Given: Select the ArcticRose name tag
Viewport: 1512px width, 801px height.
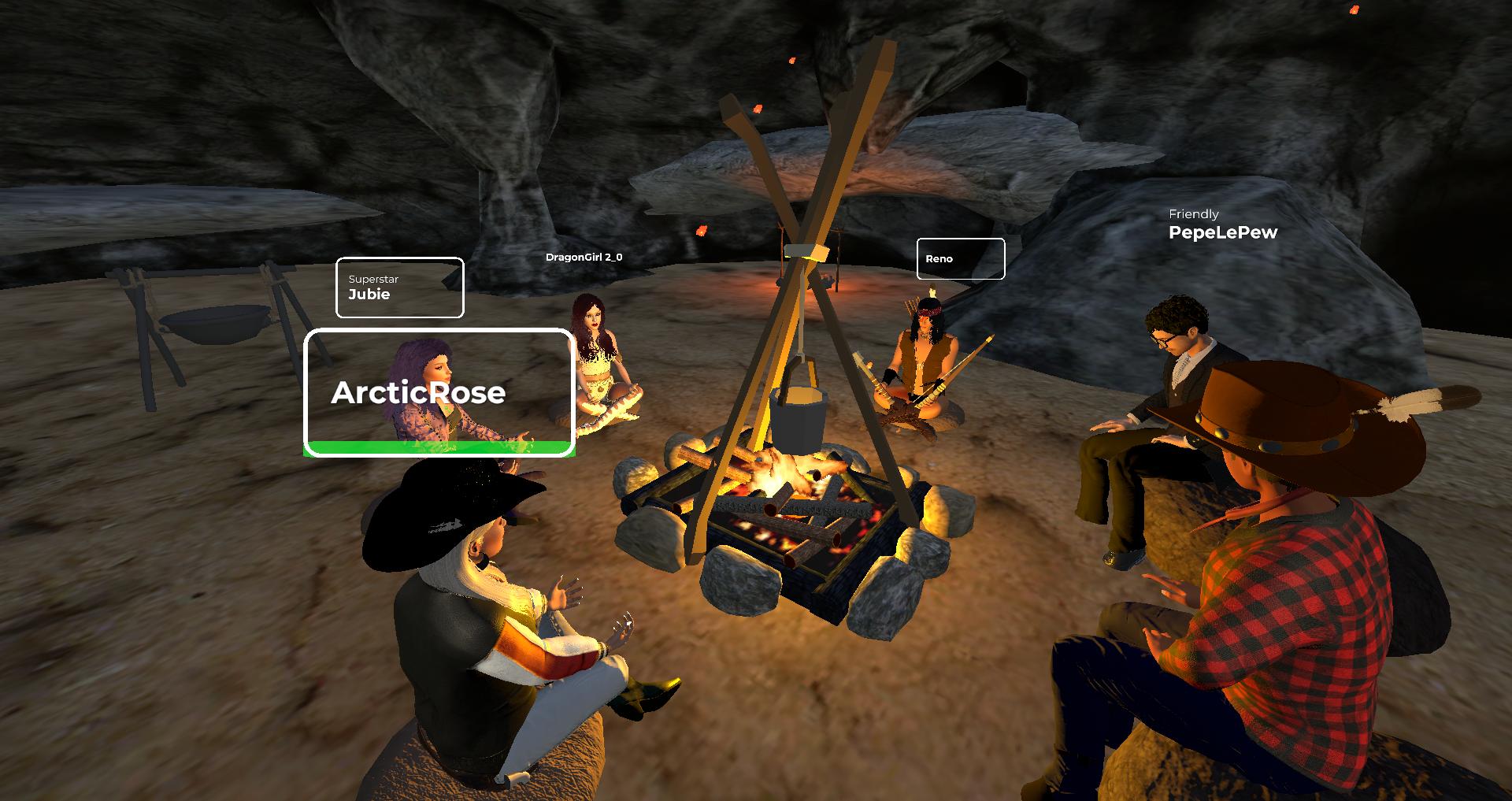Looking at the screenshot, I should (439, 392).
